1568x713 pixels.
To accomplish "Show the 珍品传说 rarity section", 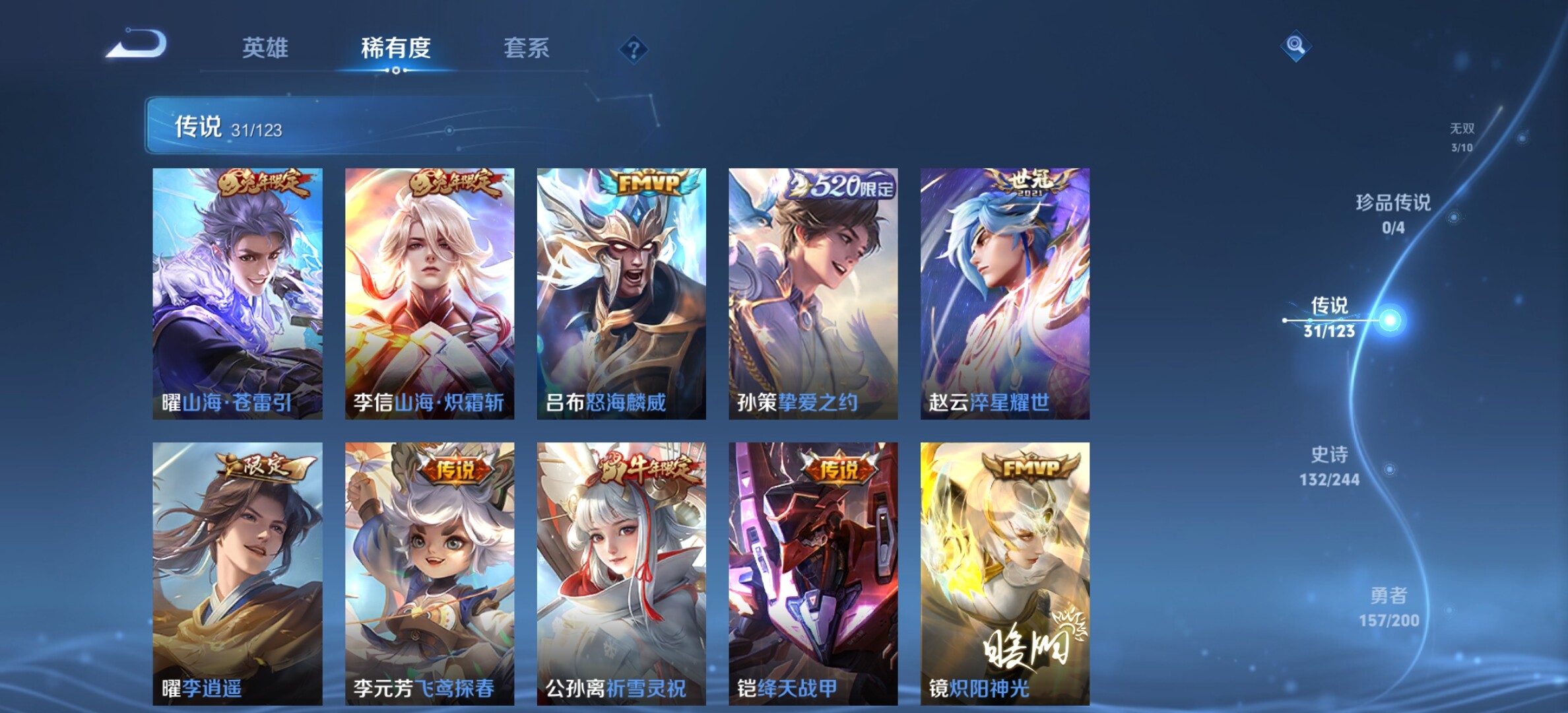I will coord(1393,213).
